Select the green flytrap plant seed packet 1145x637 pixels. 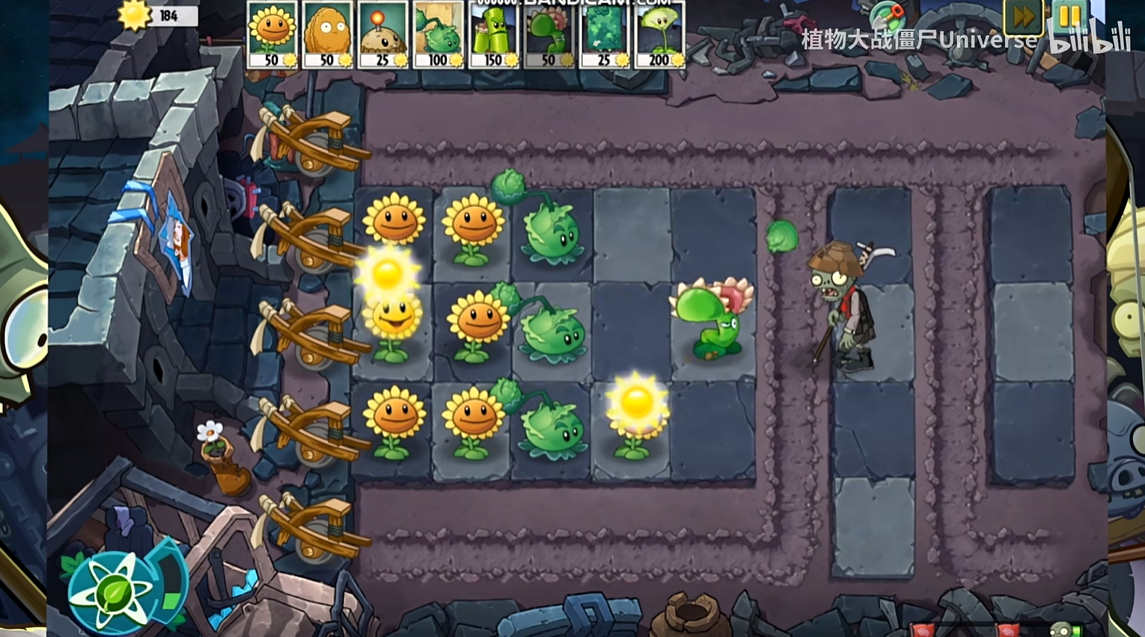[x=549, y=34]
